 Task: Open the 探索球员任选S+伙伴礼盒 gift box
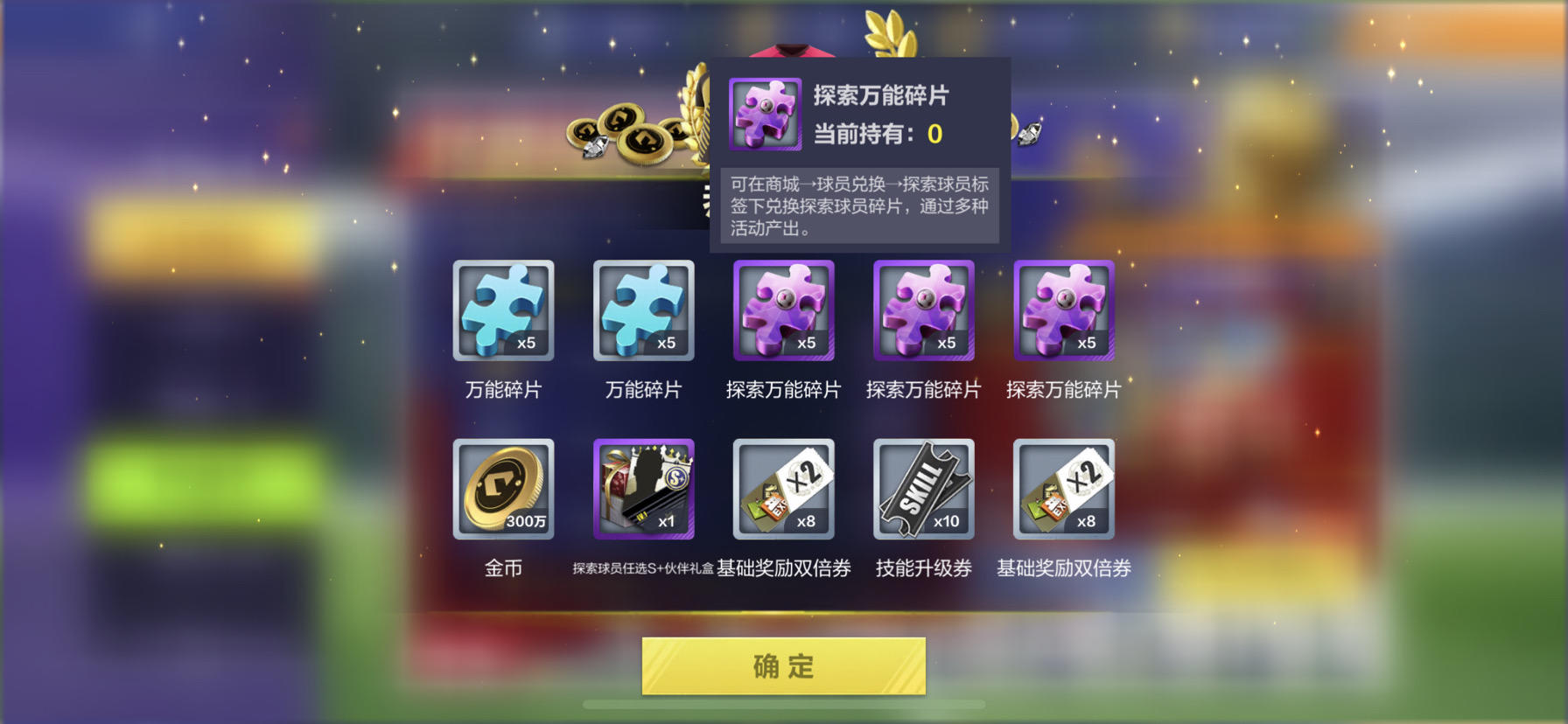click(x=644, y=490)
